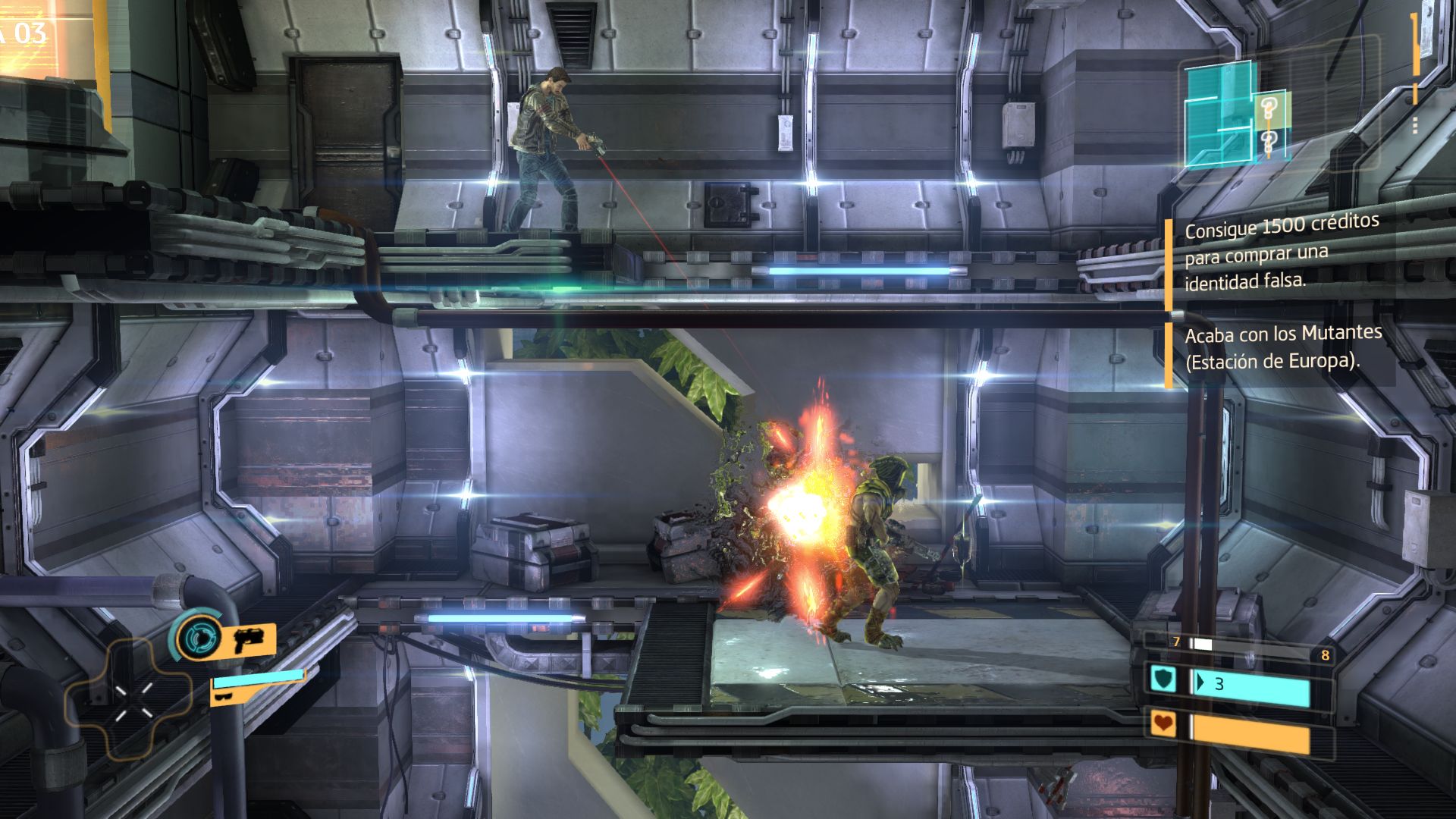Viewport: 1456px width, 819px height.
Task: Click the sunglasses gadget icon
Action: [x=224, y=695]
